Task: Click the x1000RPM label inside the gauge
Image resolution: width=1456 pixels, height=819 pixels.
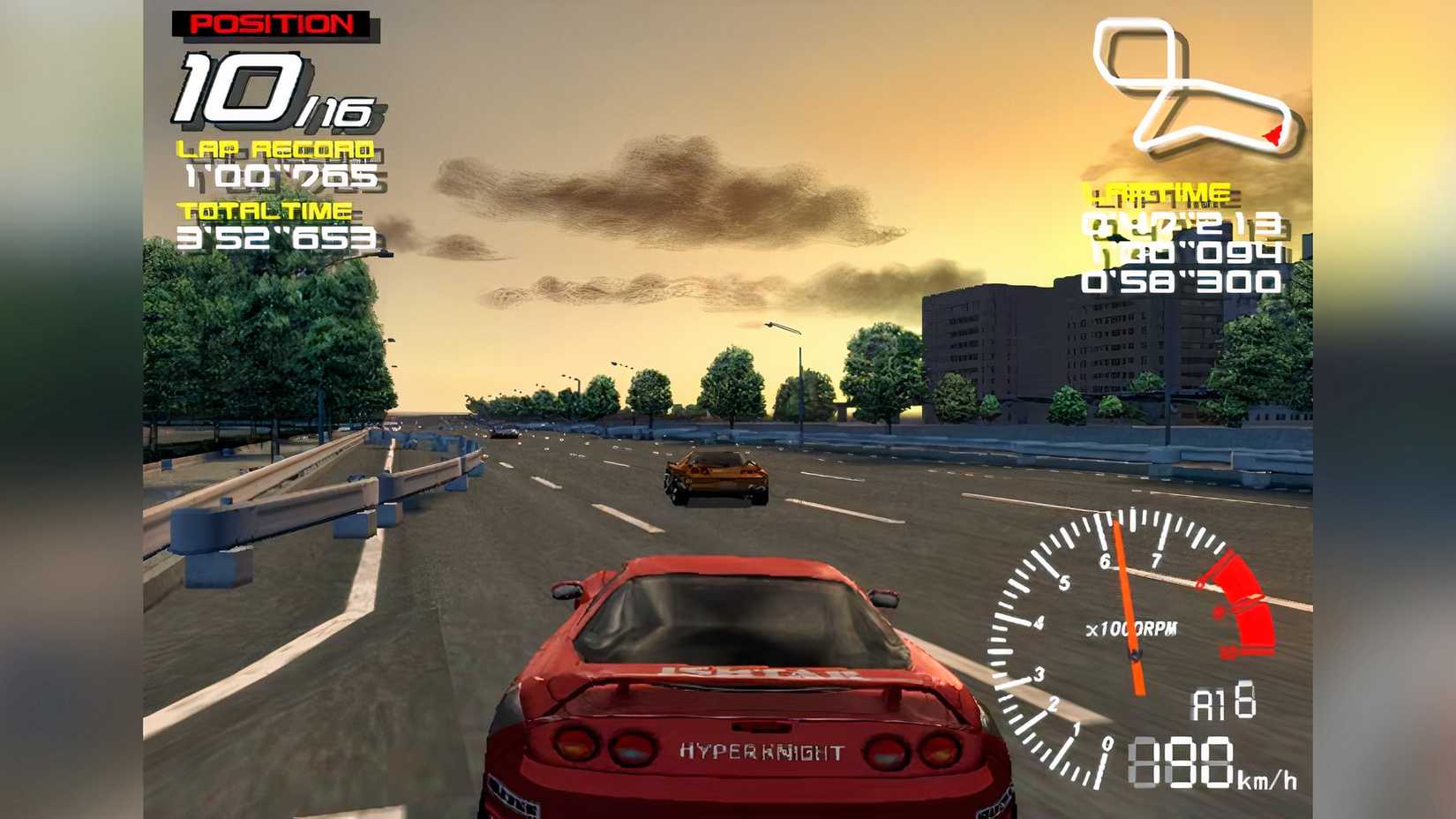Action: pyautogui.click(x=1130, y=629)
